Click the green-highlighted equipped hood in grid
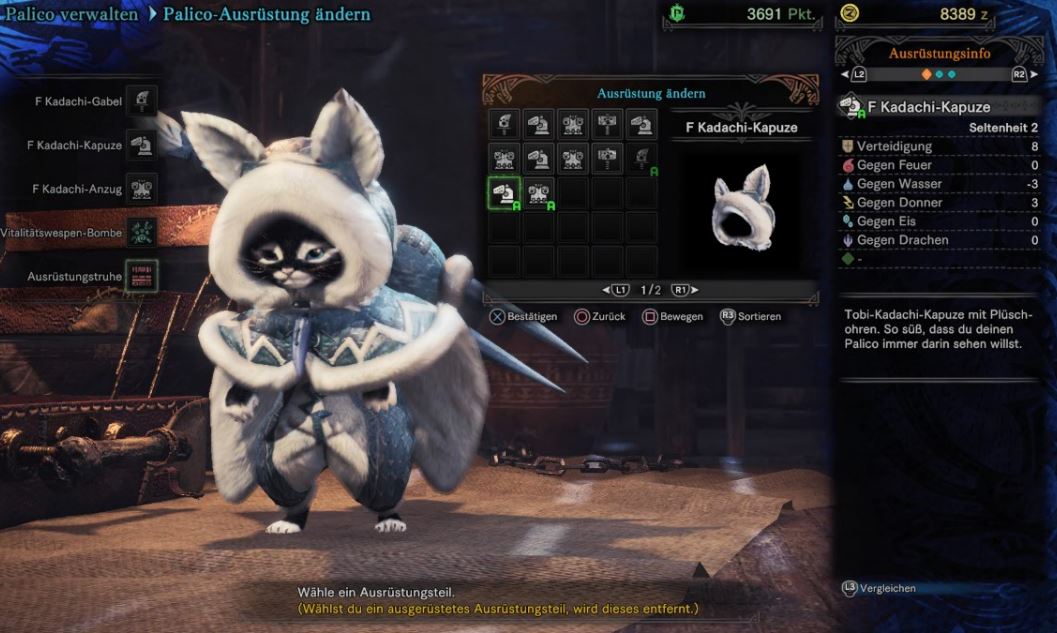Viewport: 1057px width, 633px height. click(504, 193)
